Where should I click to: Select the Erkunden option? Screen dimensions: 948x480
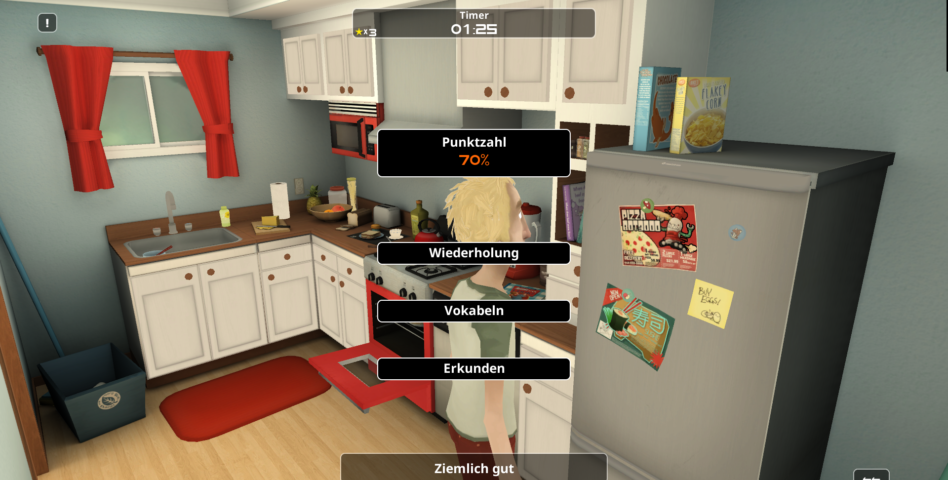point(473,368)
